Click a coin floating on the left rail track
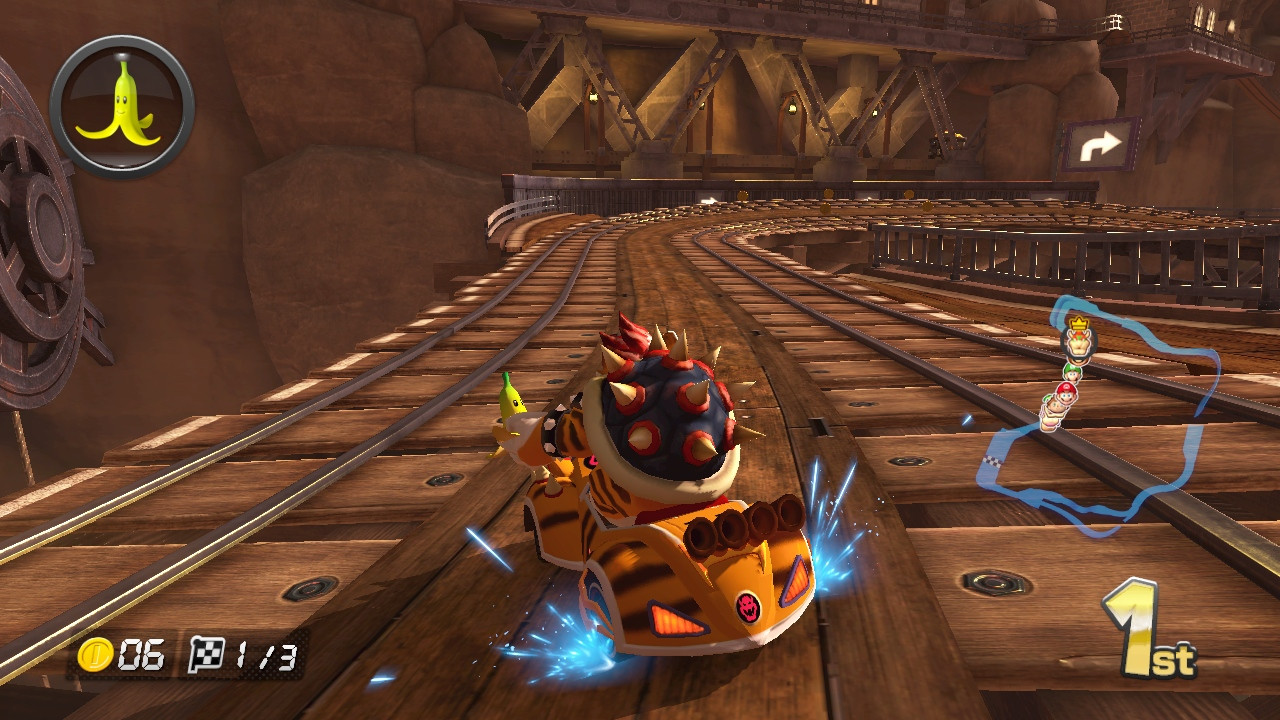Screen dimensions: 1280x720 click(744, 196)
